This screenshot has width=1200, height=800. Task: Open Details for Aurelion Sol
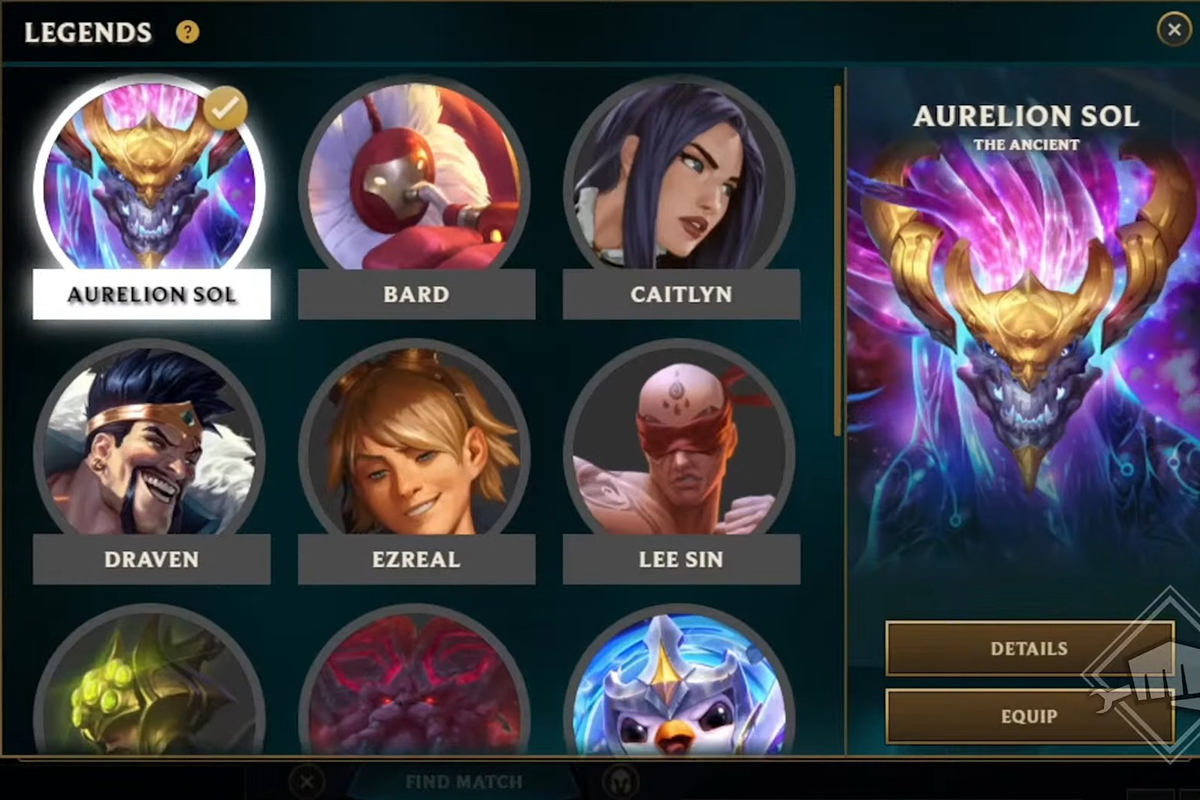(1029, 648)
